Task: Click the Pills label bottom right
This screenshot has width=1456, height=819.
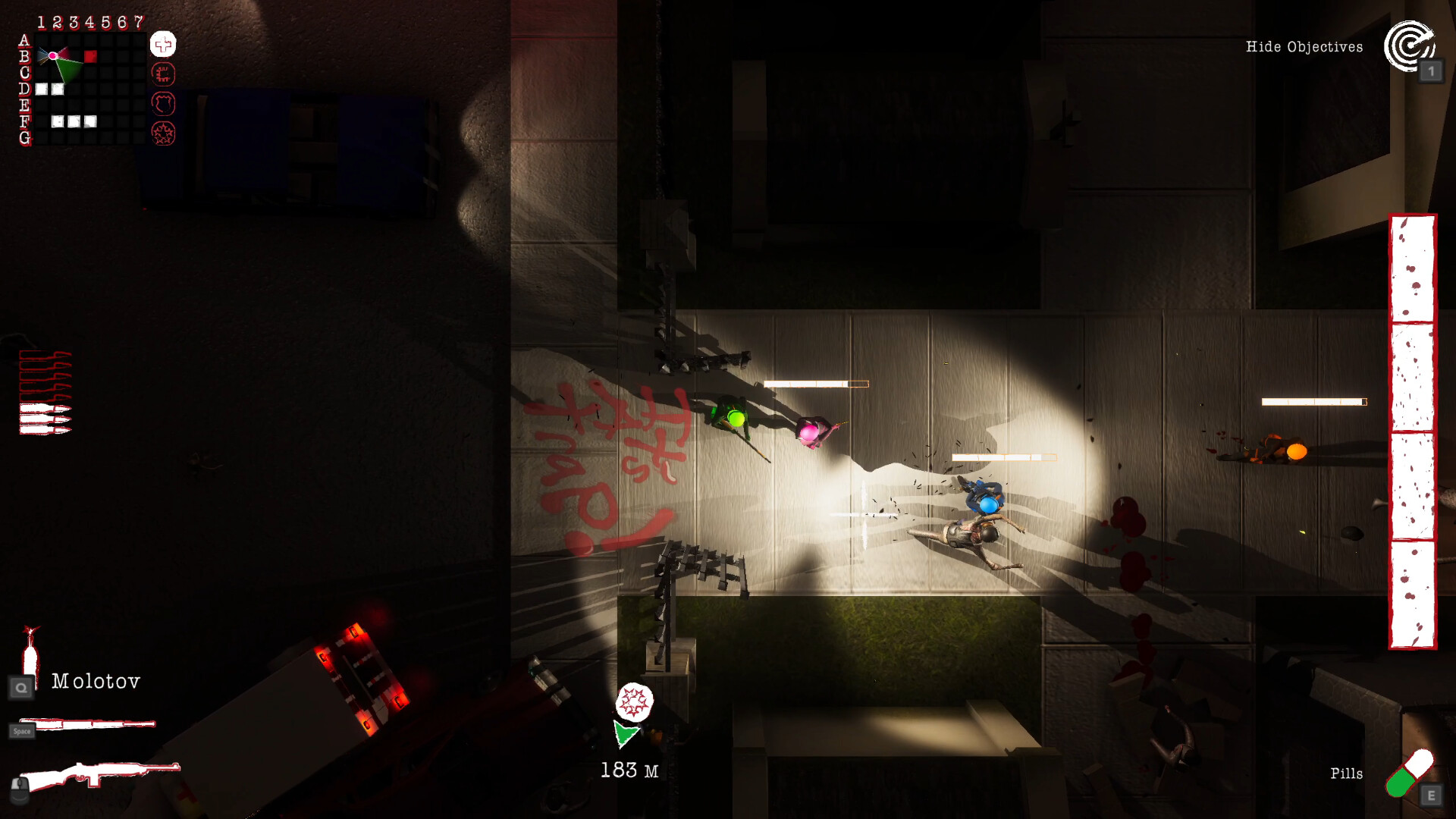Action: point(1347,773)
